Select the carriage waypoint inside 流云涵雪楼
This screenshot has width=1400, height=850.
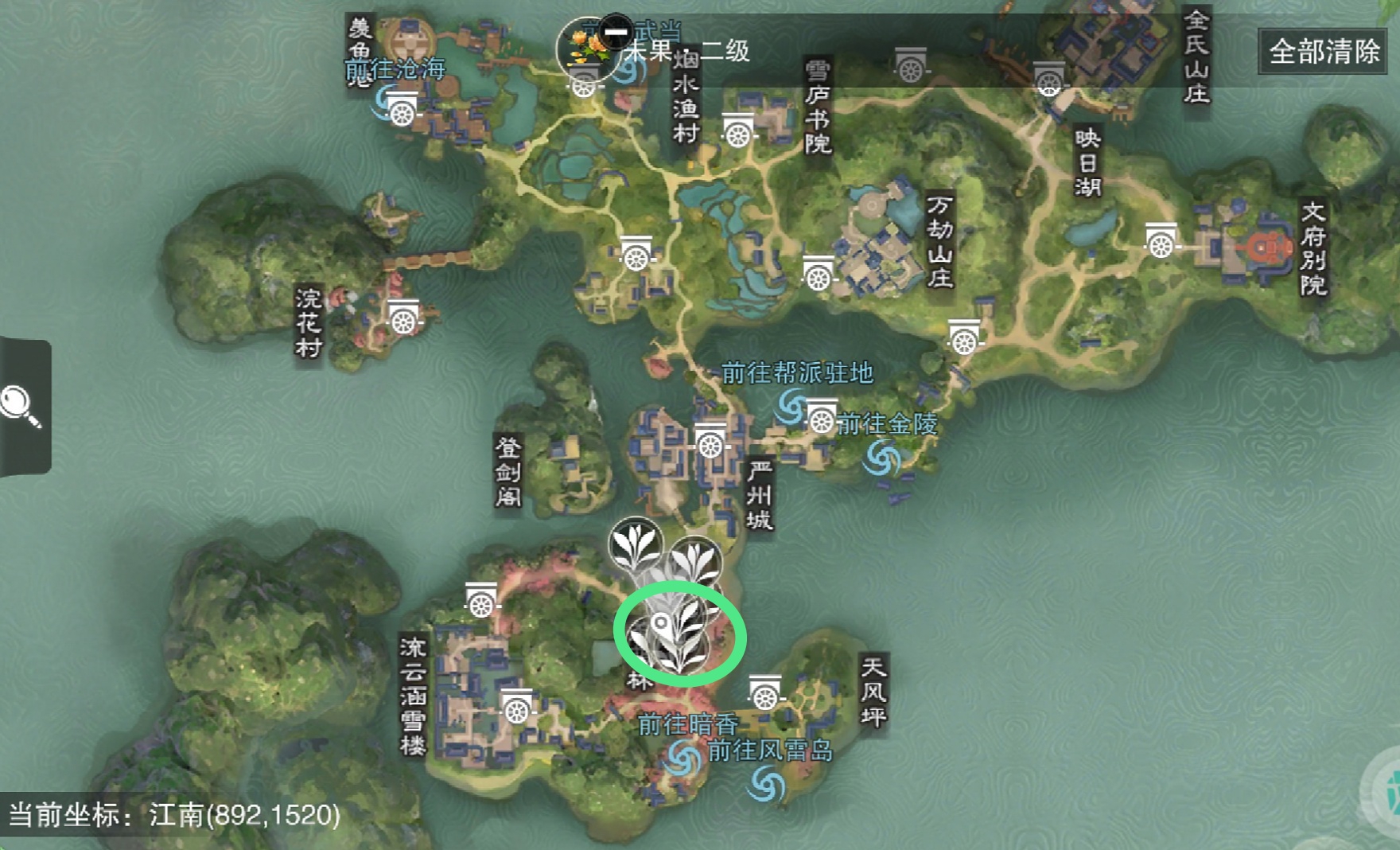point(516,707)
